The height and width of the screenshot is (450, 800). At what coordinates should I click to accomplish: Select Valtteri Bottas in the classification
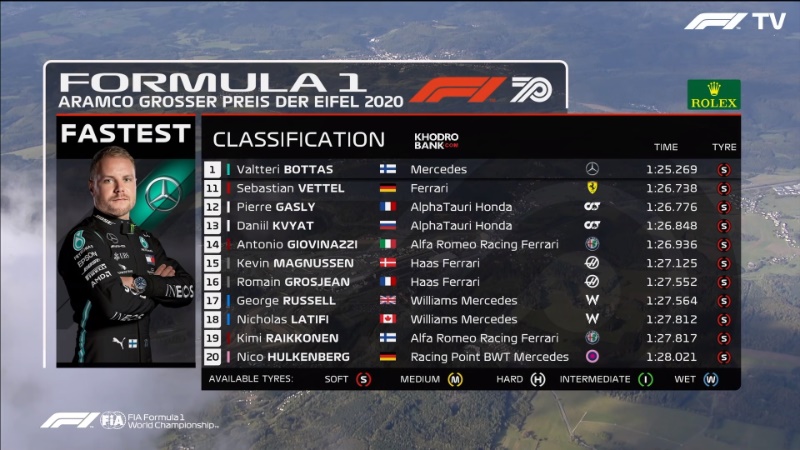[283, 169]
